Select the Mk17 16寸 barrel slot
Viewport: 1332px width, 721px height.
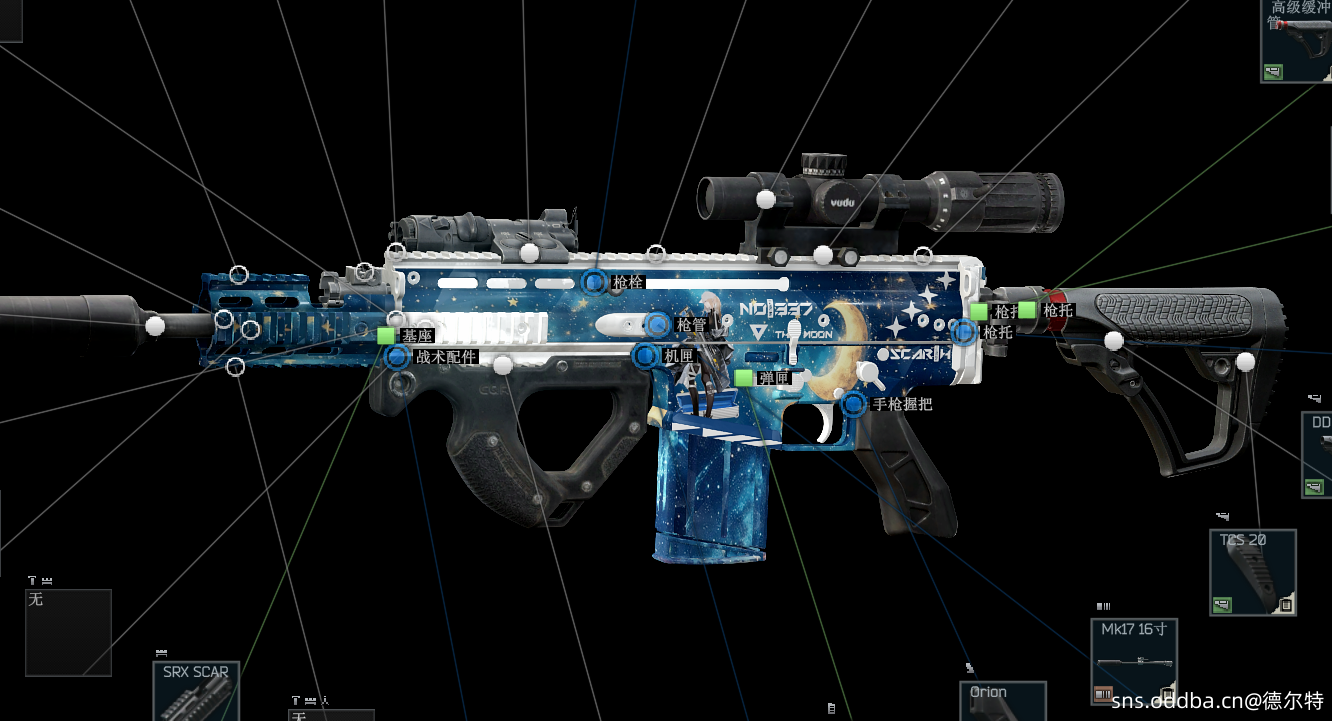(x=1133, y=662)
